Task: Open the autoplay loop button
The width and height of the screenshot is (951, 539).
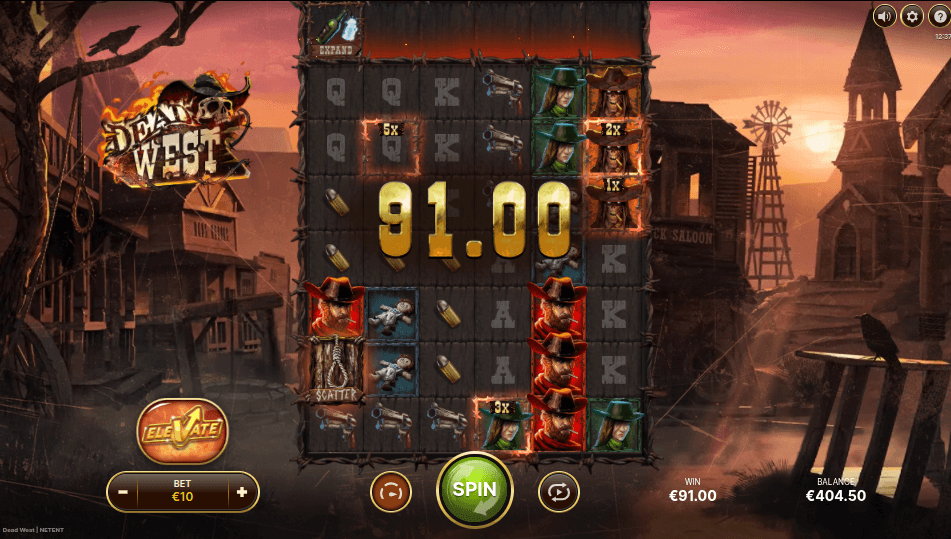Action: [558, 492]
